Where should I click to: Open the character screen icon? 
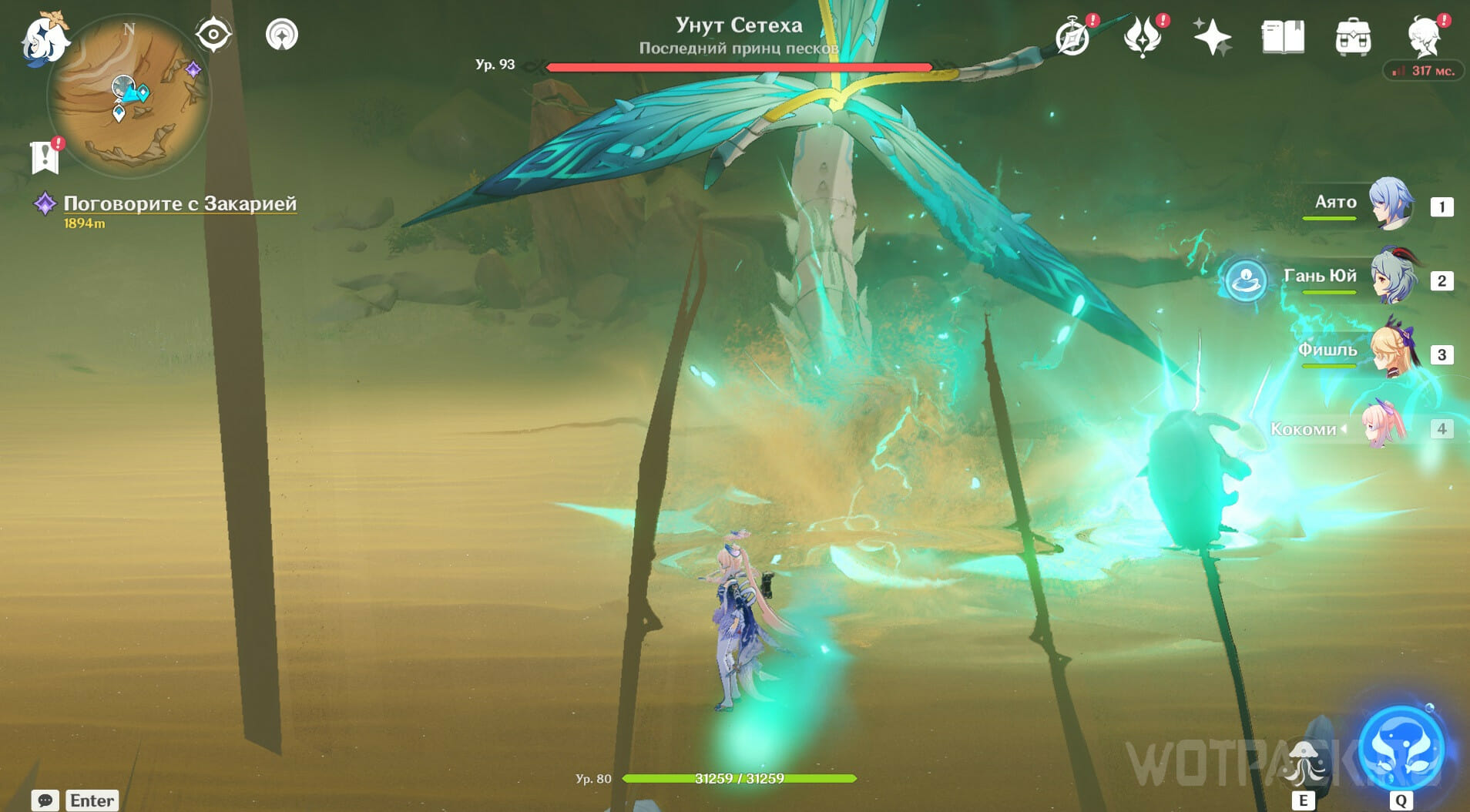click(1424, 37)
